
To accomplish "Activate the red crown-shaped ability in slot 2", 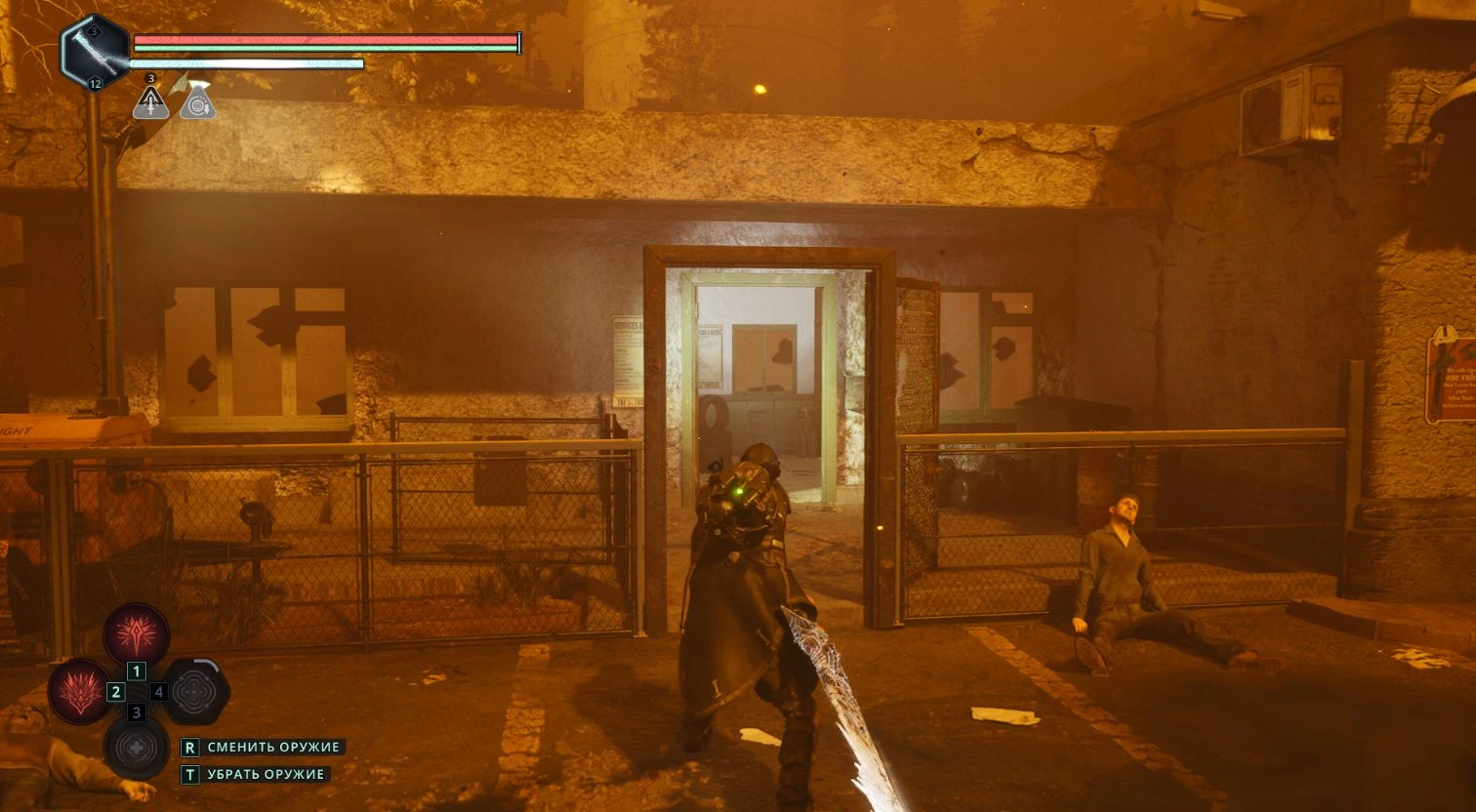I will (x=80, y=691).
